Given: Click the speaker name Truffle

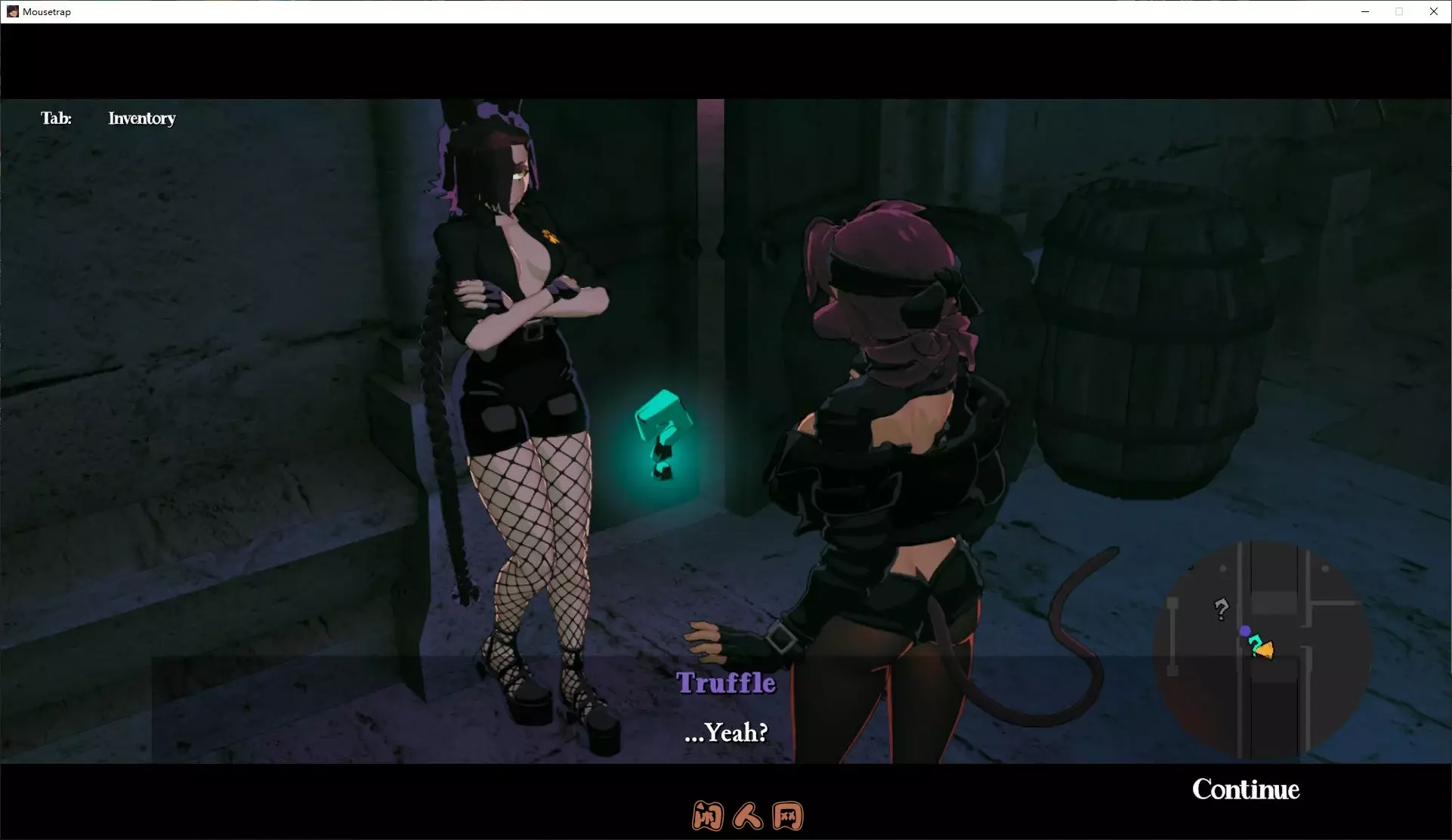Looking at the screenshot, I should (726, 682).
